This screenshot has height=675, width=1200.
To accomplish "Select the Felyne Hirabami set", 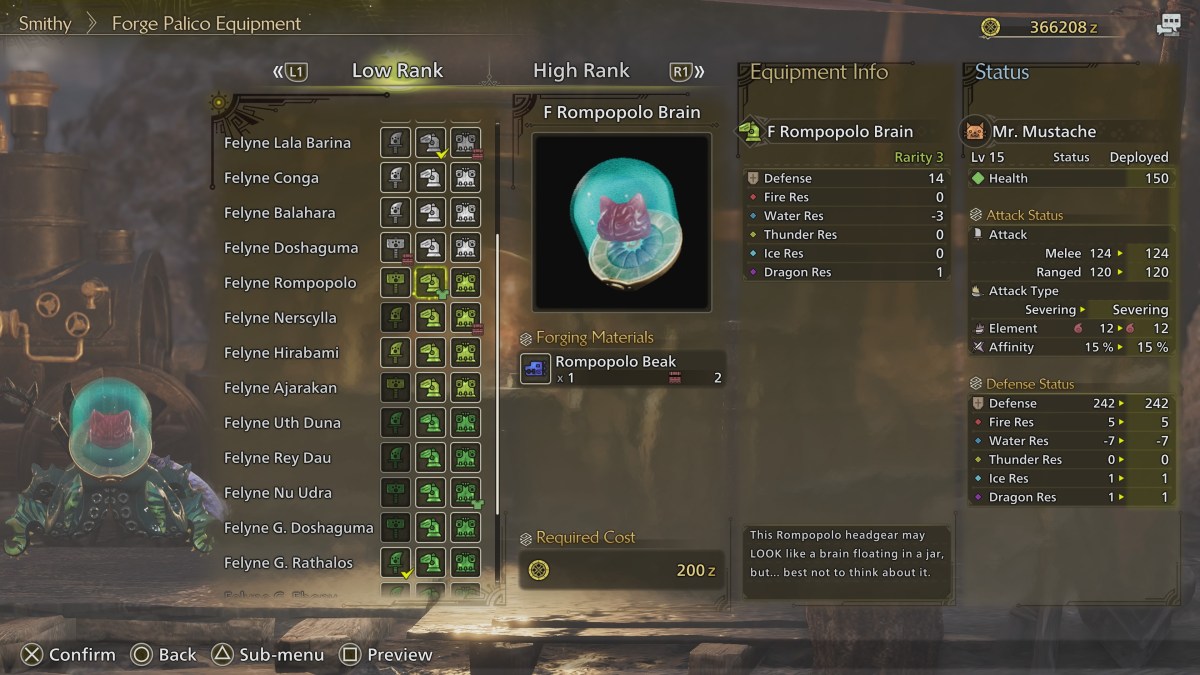I will 281,353.
